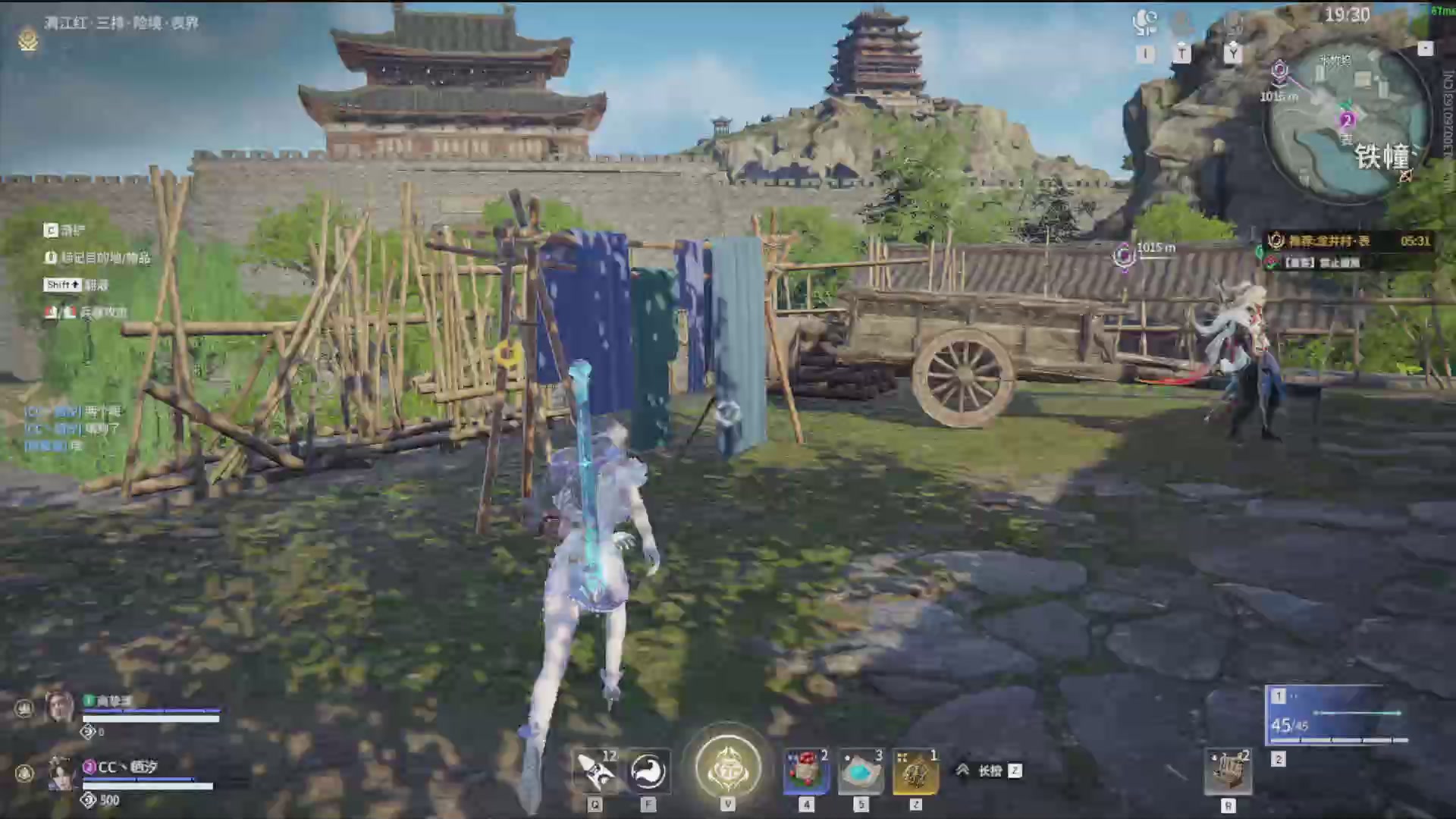Screen dimensions: 1456x819
Task: Use the gold charm item on slot Z
Action: 915,770
